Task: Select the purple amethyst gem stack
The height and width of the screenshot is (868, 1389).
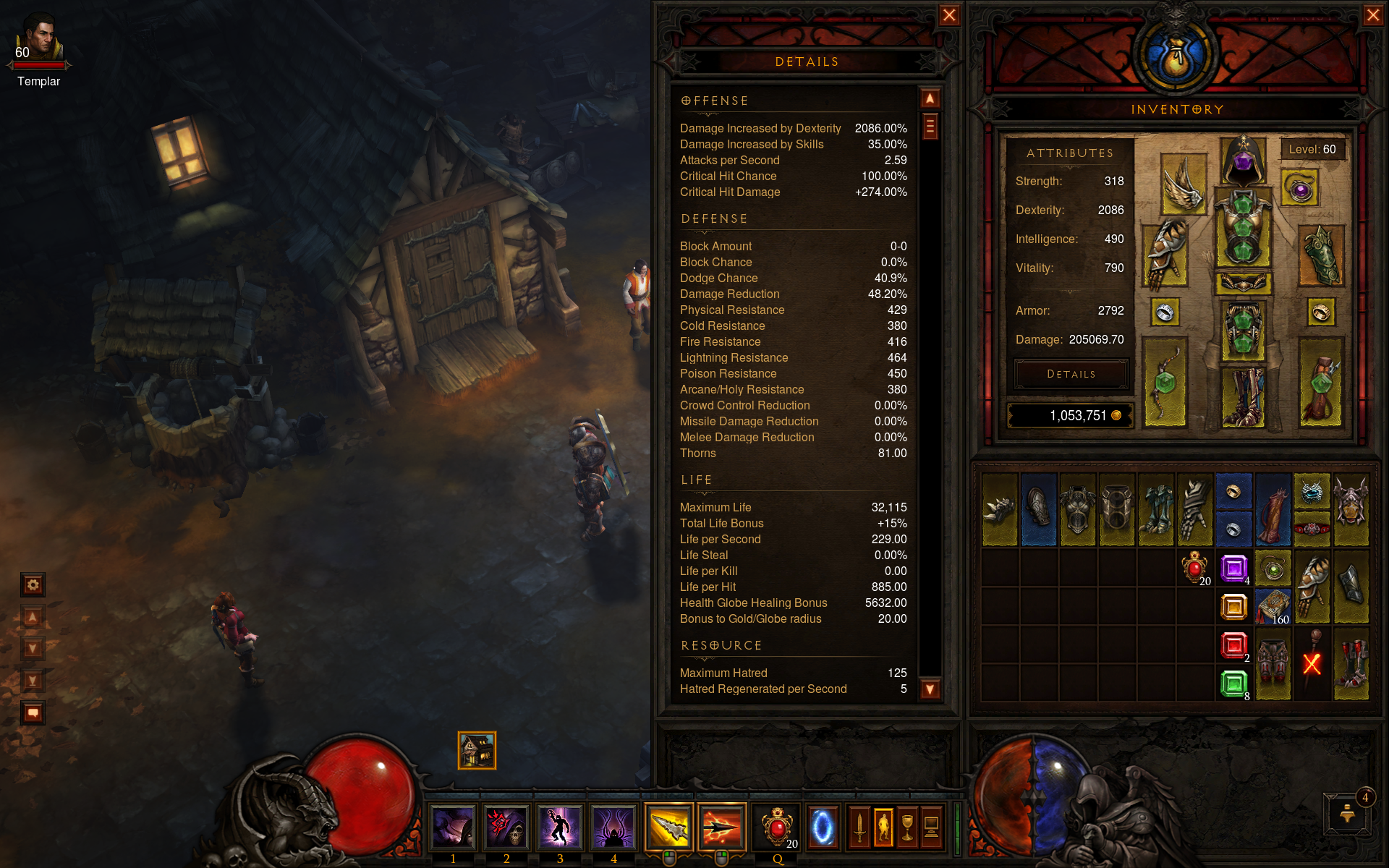Action: (x=1233, y=568)
